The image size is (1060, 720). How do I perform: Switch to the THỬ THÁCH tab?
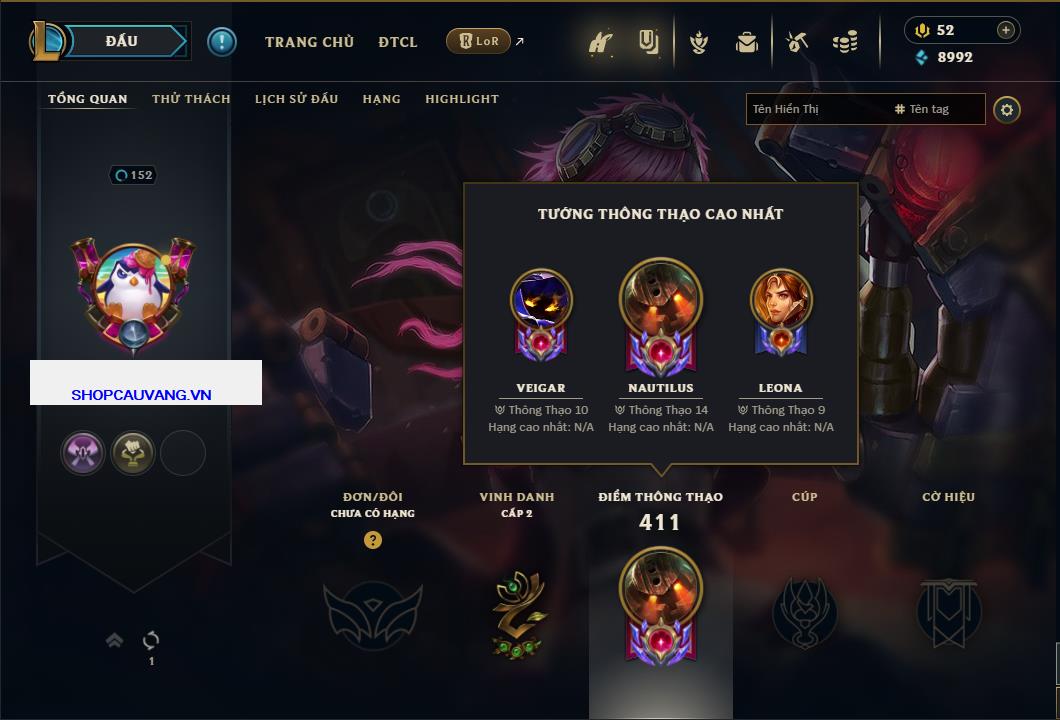click(191, 99)
